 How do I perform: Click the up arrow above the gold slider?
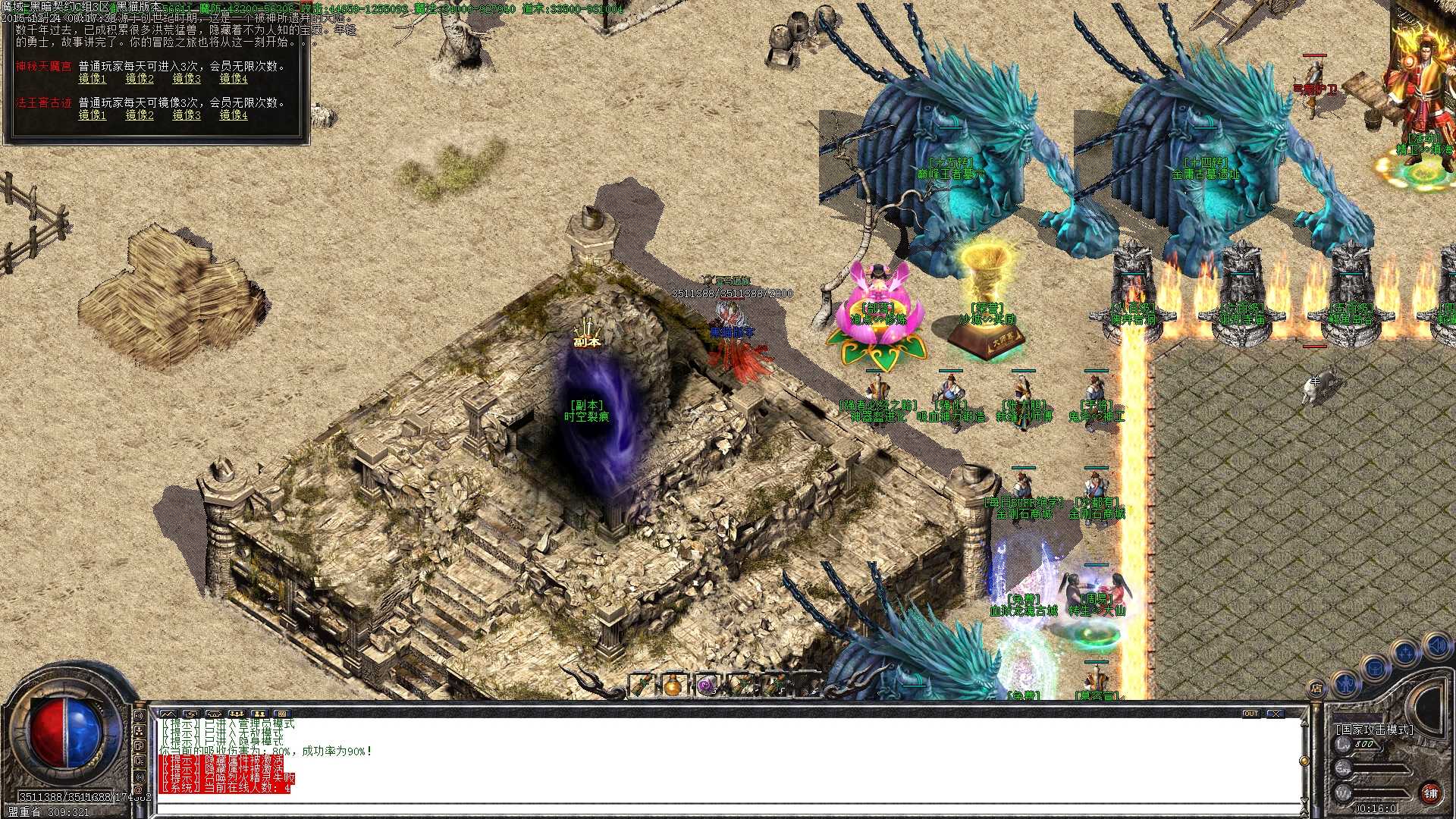[x=1304, y=723]
